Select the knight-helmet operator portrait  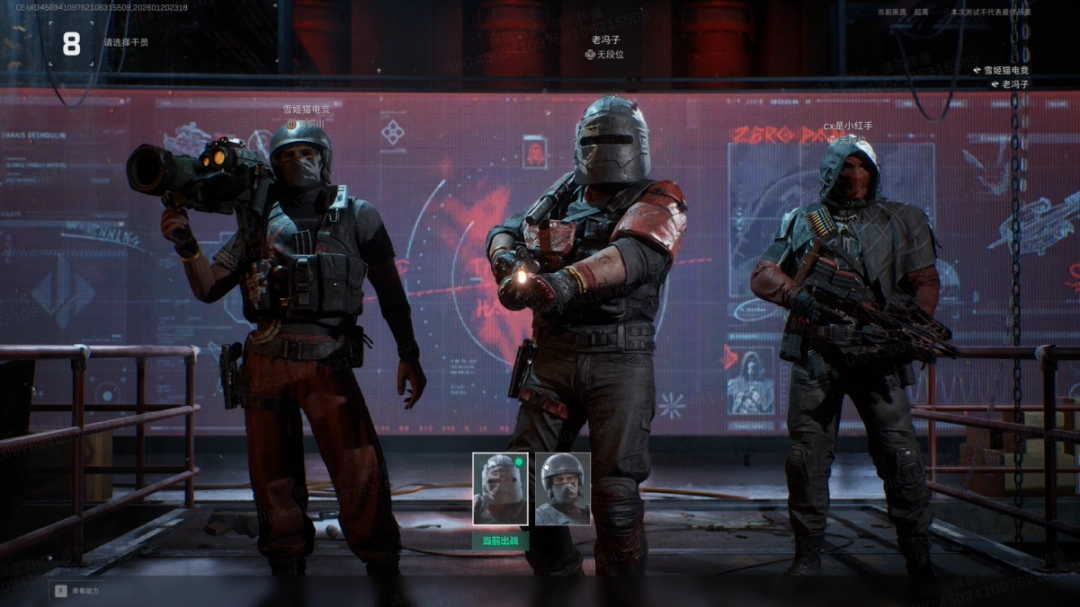click(500, 489)
